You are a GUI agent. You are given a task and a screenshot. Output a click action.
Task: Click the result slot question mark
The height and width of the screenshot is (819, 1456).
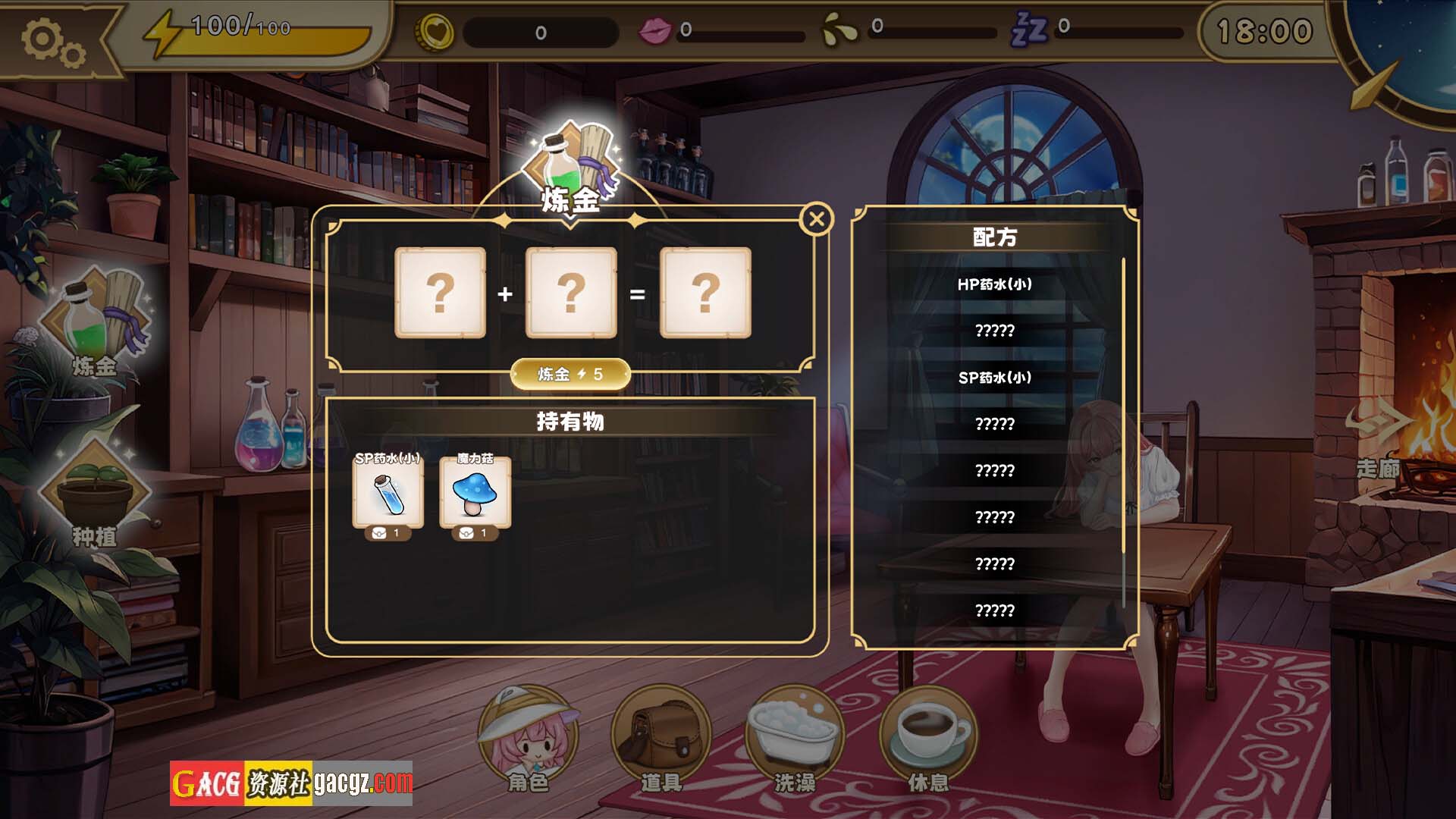pos(705,293)
